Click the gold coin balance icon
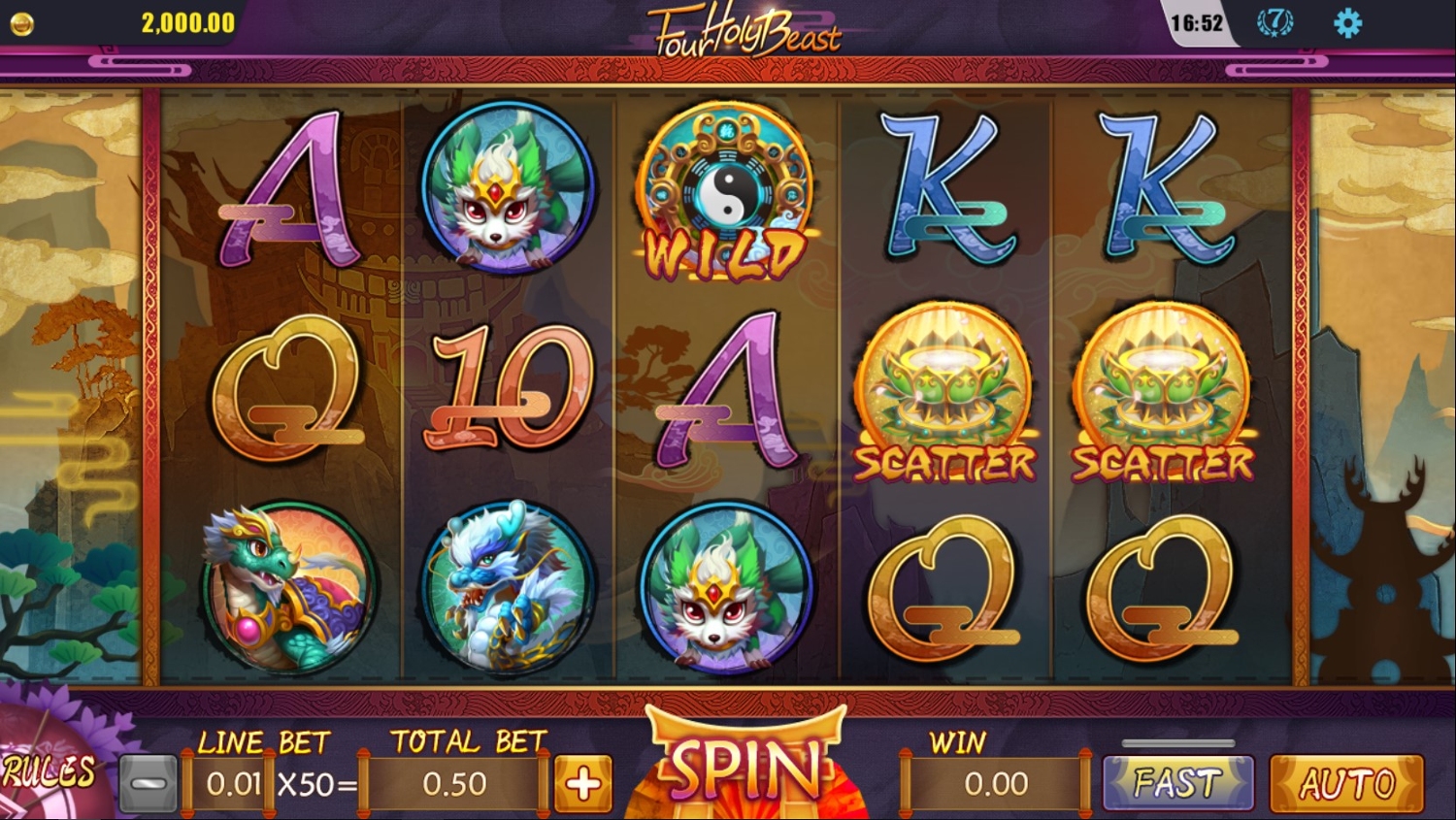Image resolution: width=1456 pixels, height=820 pixels. [21, 23]
